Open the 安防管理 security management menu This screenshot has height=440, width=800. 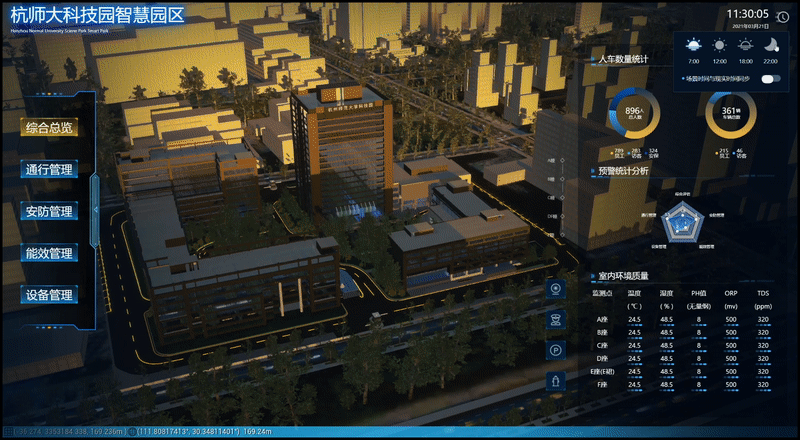click(49, 212)
